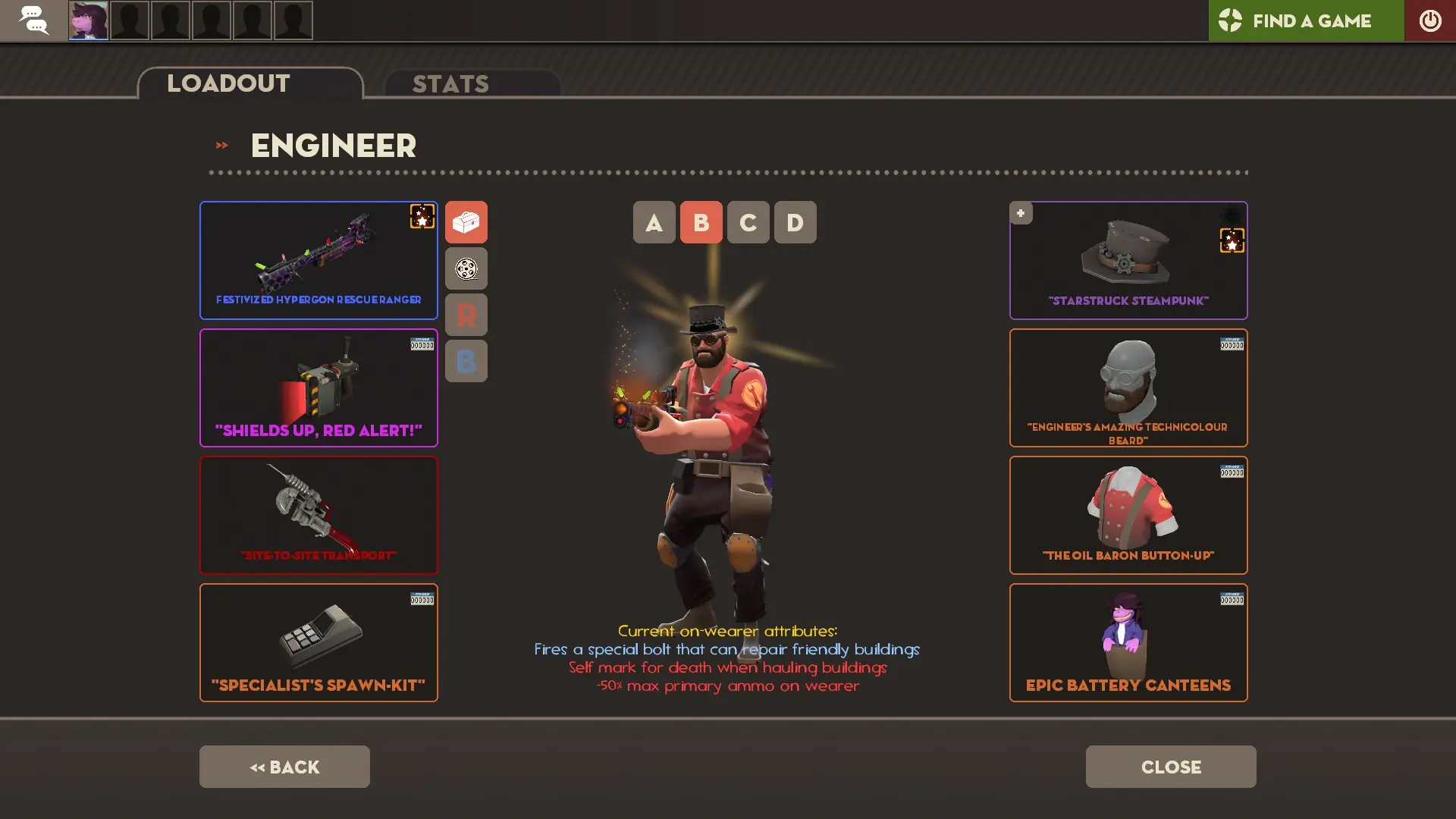Open the chat via the speech bubble icon
The width and height of the screenshot is (1456, 819).
pos(34,20)
